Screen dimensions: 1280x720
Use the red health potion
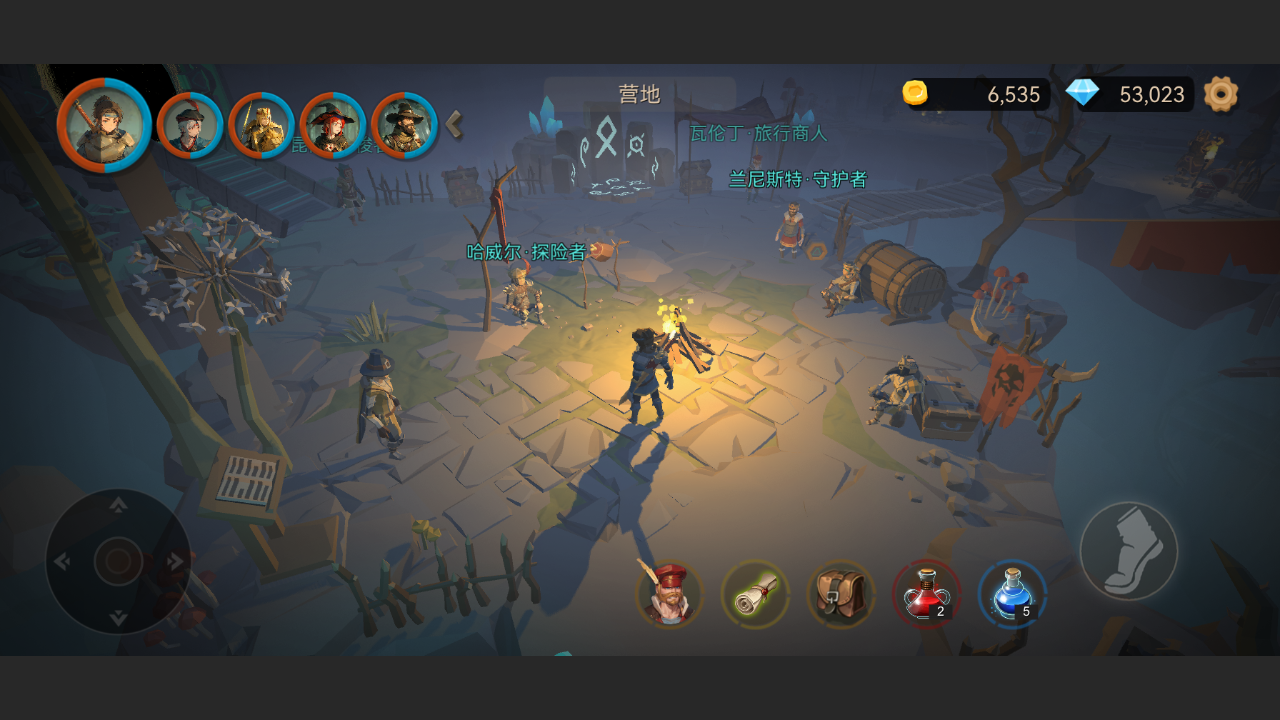(926, 595)
